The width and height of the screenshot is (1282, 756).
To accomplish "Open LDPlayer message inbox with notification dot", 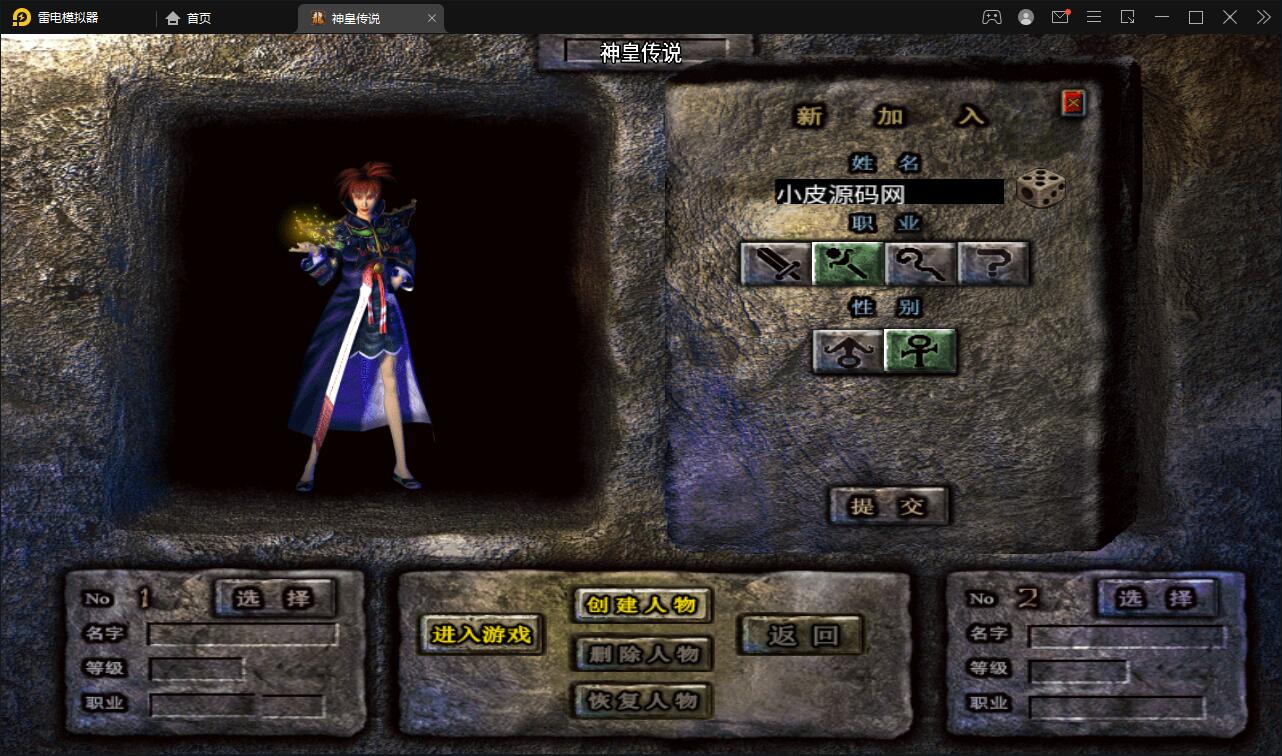I will (x=1060, y=17).
